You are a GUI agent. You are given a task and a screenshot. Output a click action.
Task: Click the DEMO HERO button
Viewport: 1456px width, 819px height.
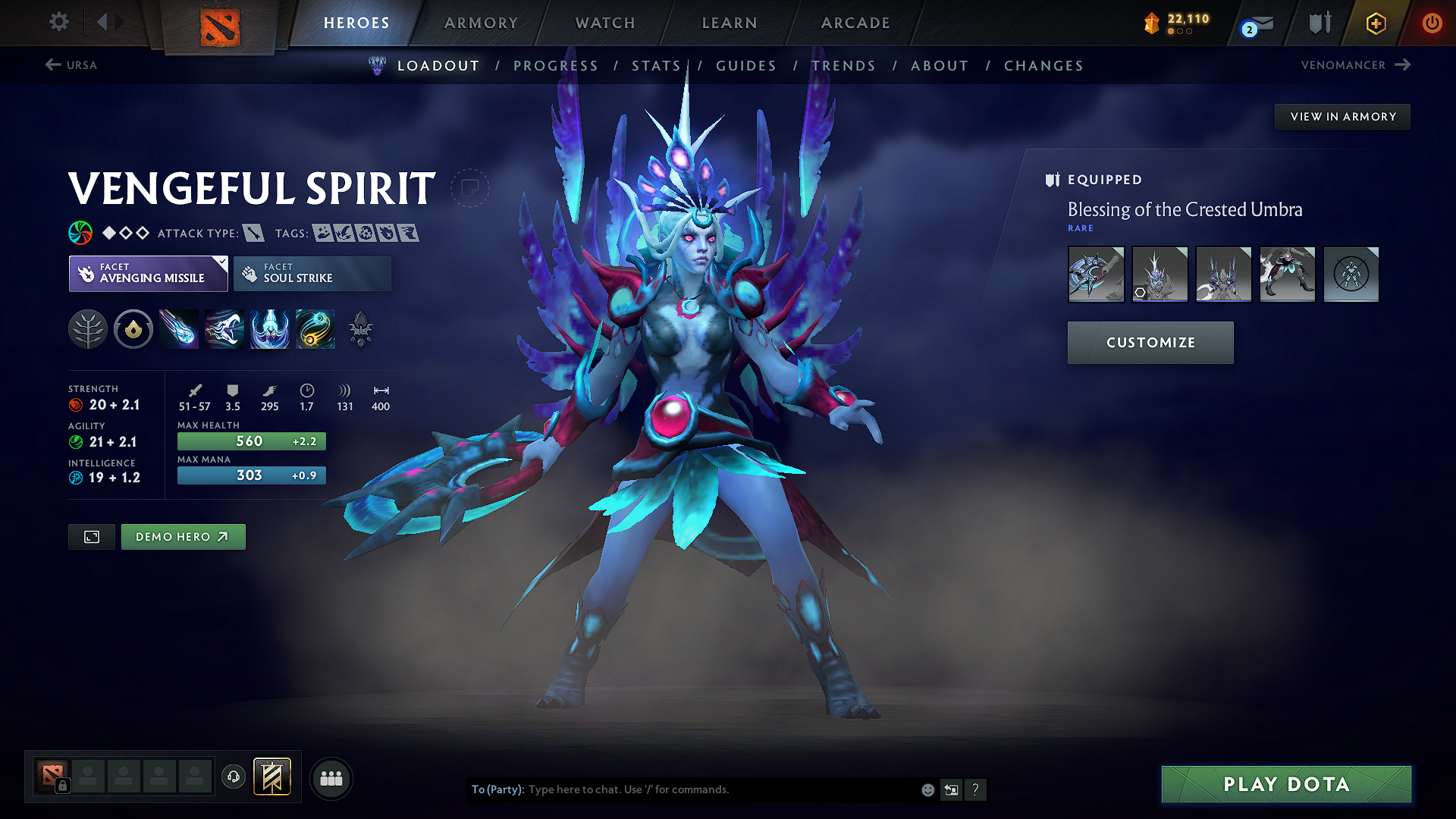click(x=183, y=536)
